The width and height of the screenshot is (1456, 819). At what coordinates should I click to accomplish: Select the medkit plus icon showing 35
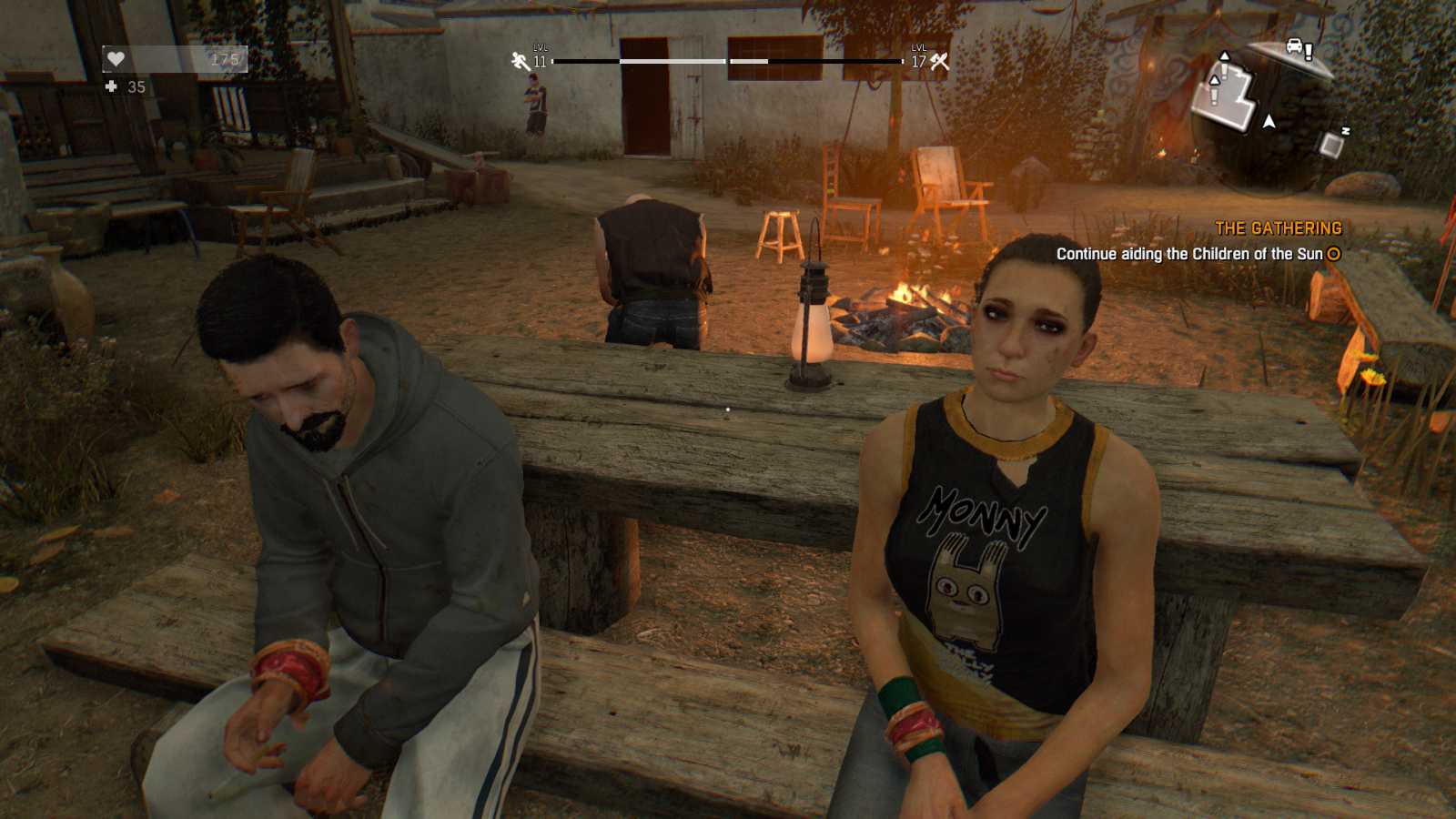pos(111,88)
